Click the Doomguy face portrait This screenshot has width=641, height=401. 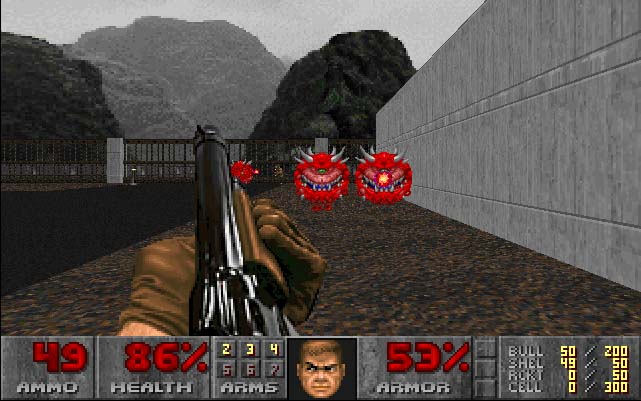pos(320,367)
